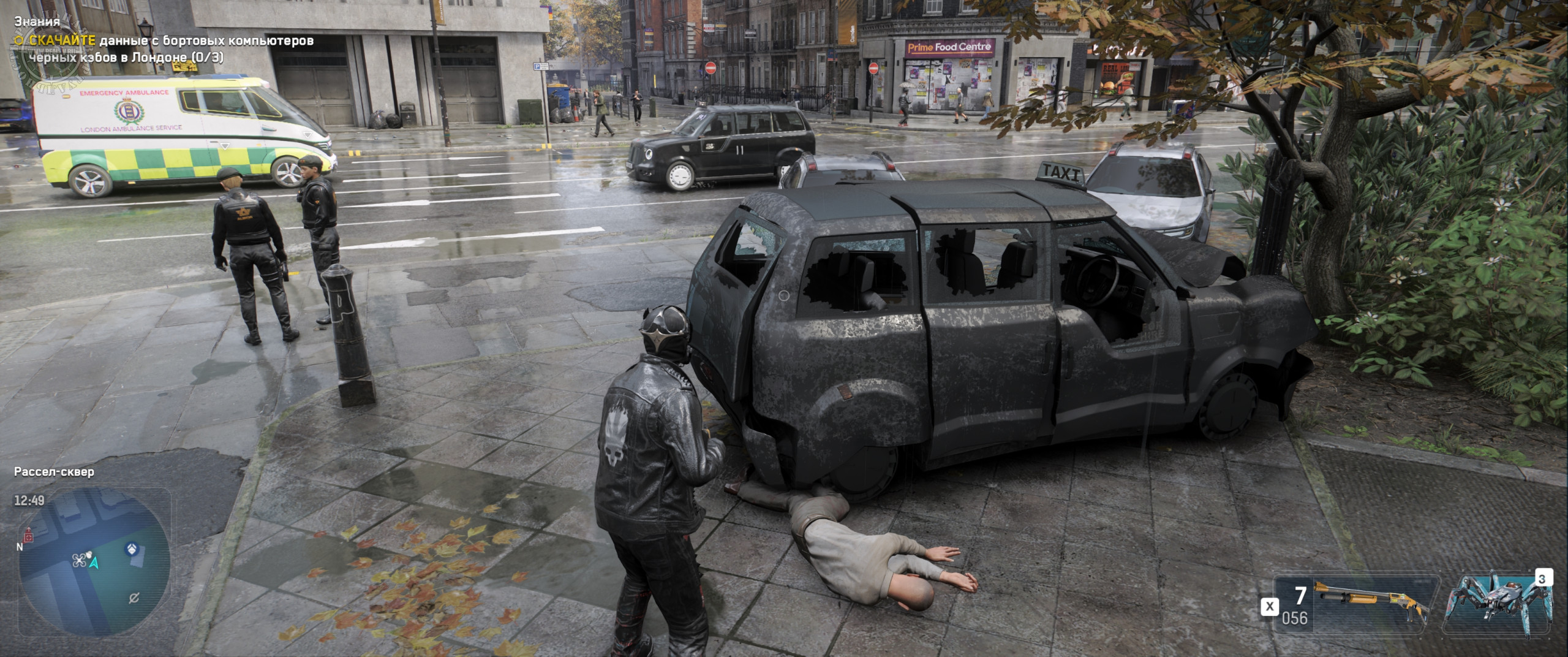Click the slashed-circle marker on the minimap
Image resolution: width=1568 pixels, height=657 pixels.
(135, 598)
